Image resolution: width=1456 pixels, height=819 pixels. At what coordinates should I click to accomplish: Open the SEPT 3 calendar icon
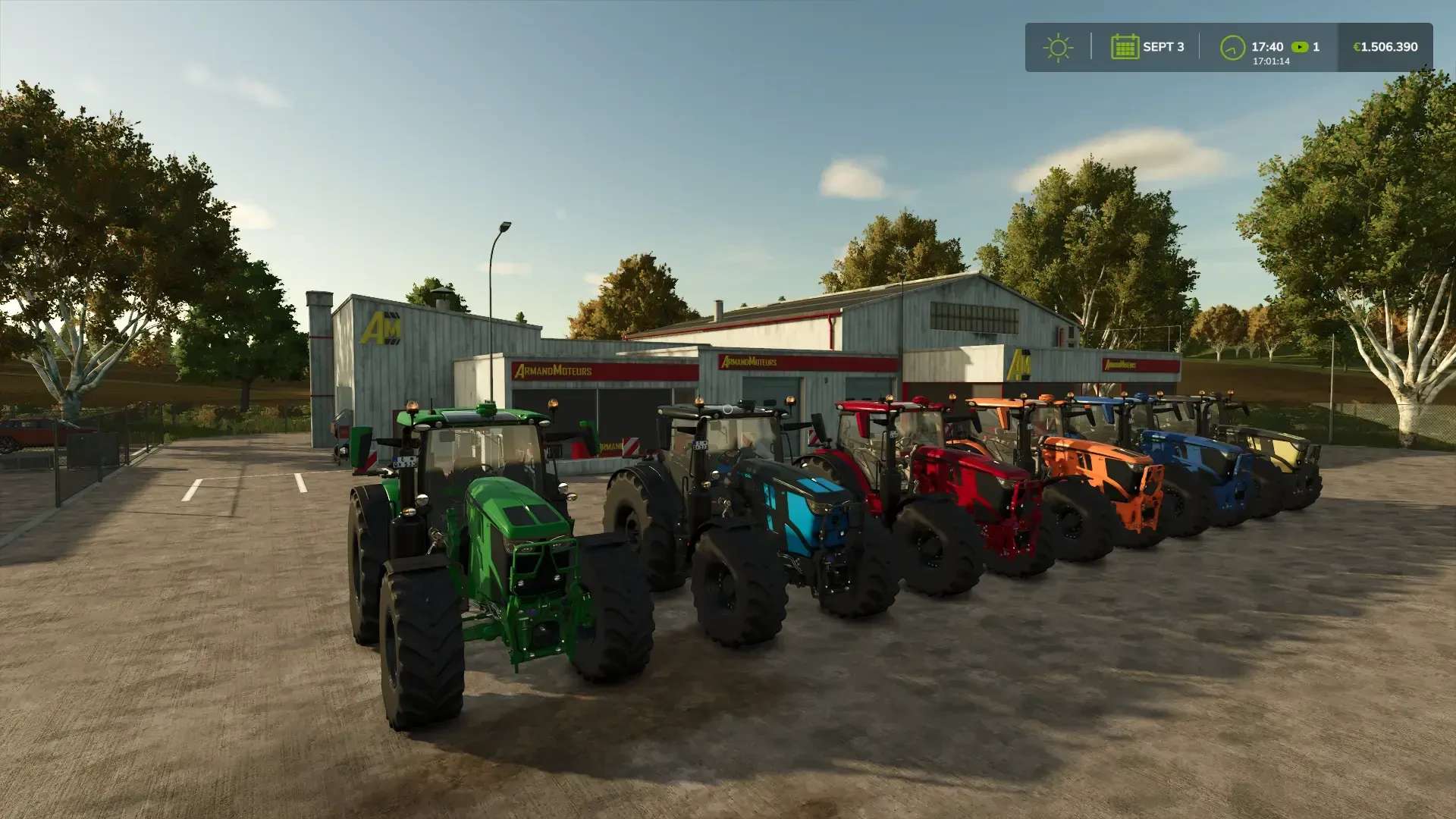coord(1125,47)
